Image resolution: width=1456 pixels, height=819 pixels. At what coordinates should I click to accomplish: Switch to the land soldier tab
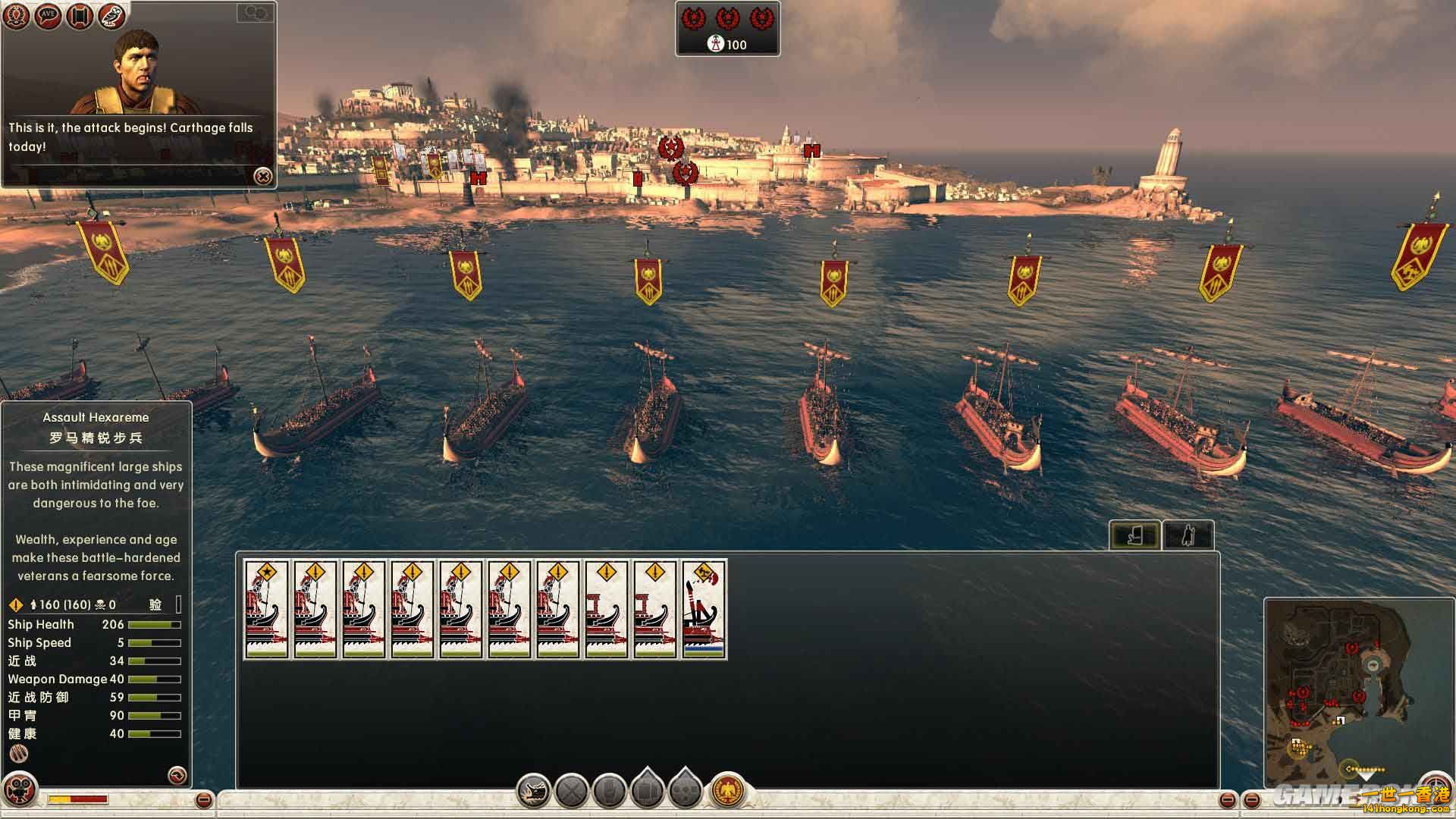(1188, 535)
